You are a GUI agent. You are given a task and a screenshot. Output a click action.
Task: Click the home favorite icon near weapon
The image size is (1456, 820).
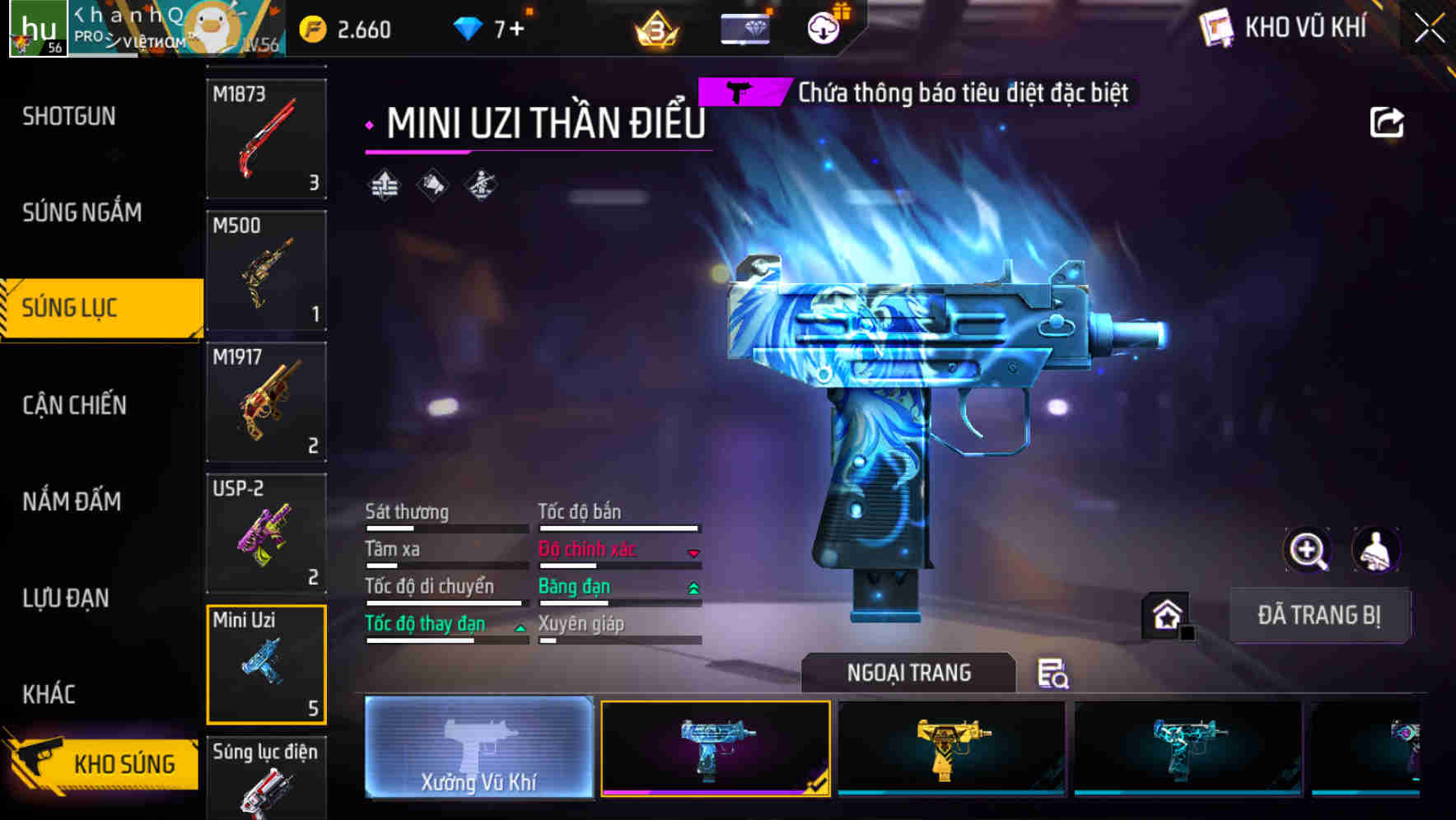(1165, 615)
